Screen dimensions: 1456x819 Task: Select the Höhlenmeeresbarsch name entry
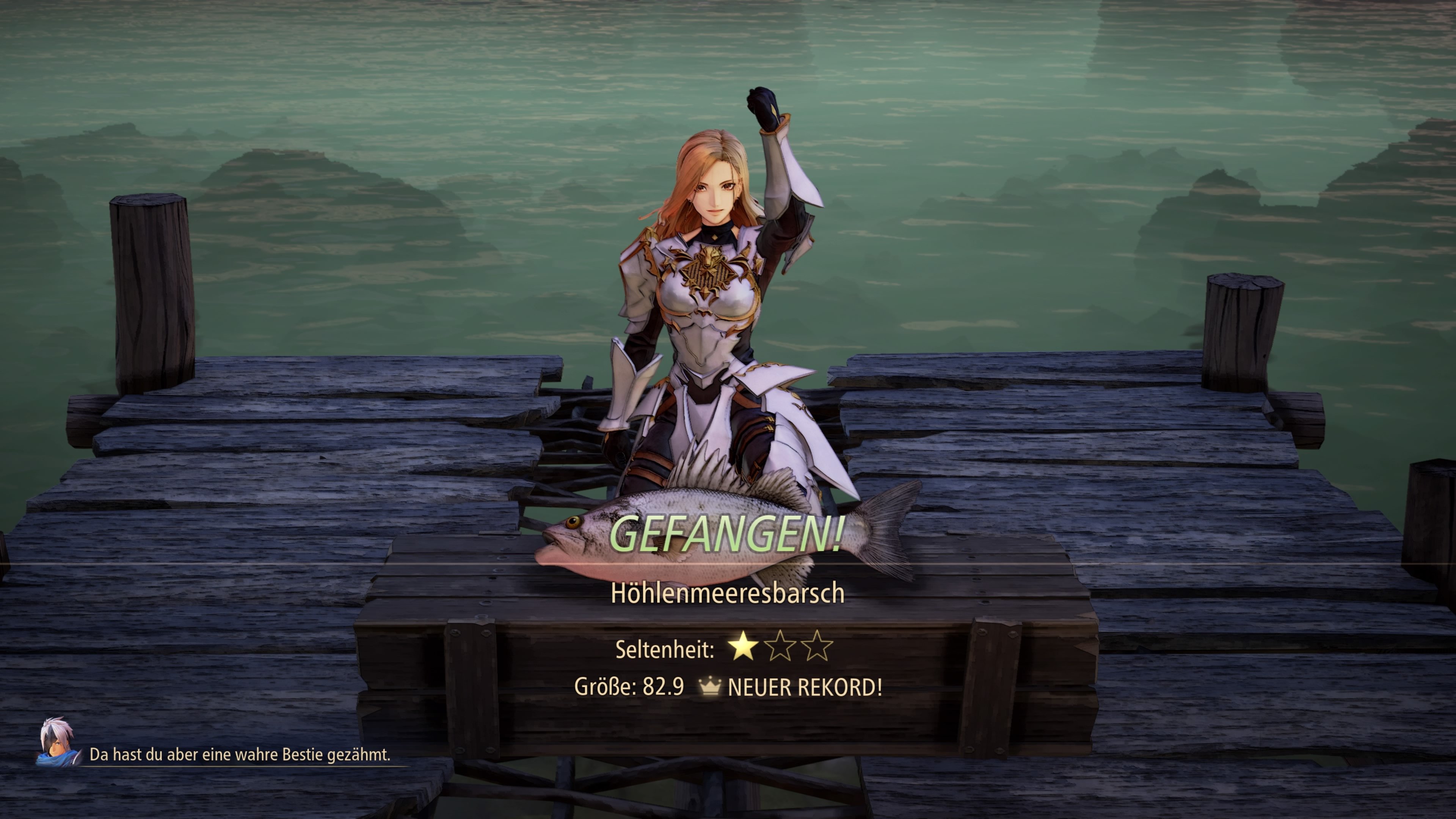pos(728,593)
